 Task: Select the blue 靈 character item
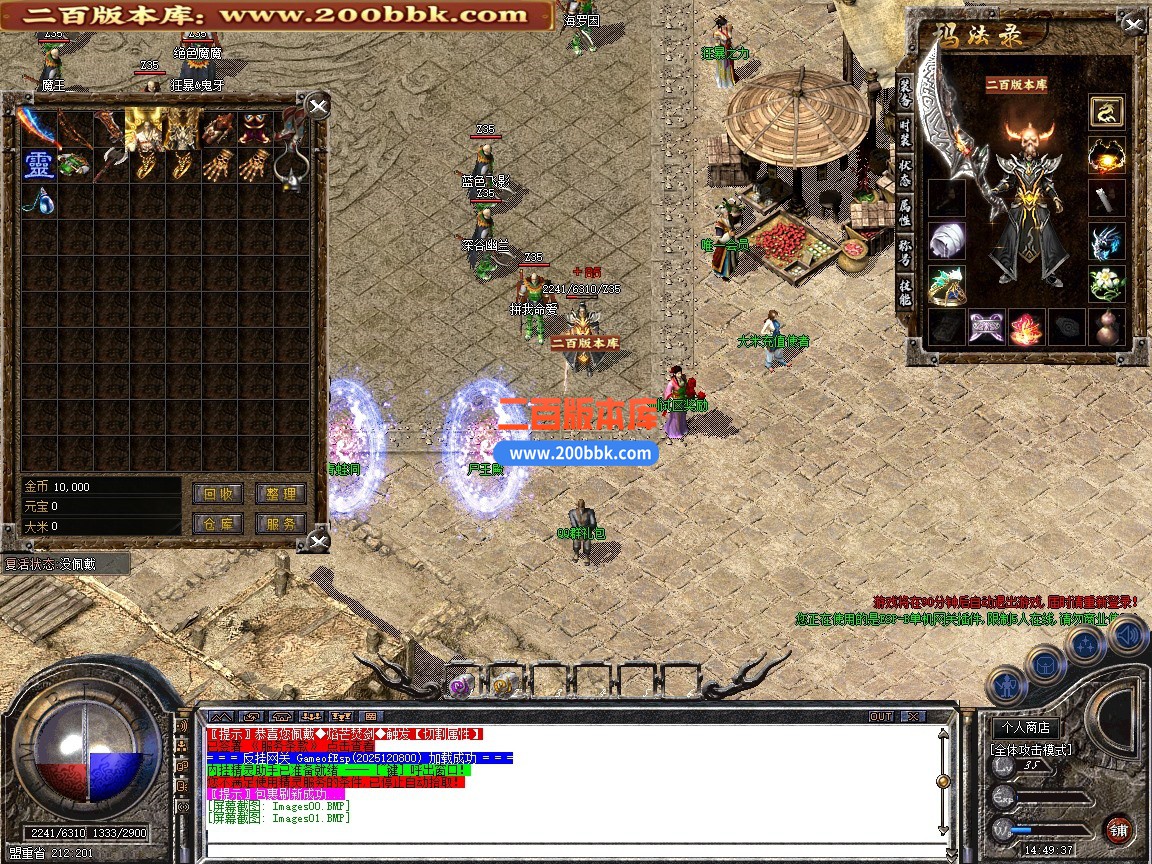click(x=39, y=165)
